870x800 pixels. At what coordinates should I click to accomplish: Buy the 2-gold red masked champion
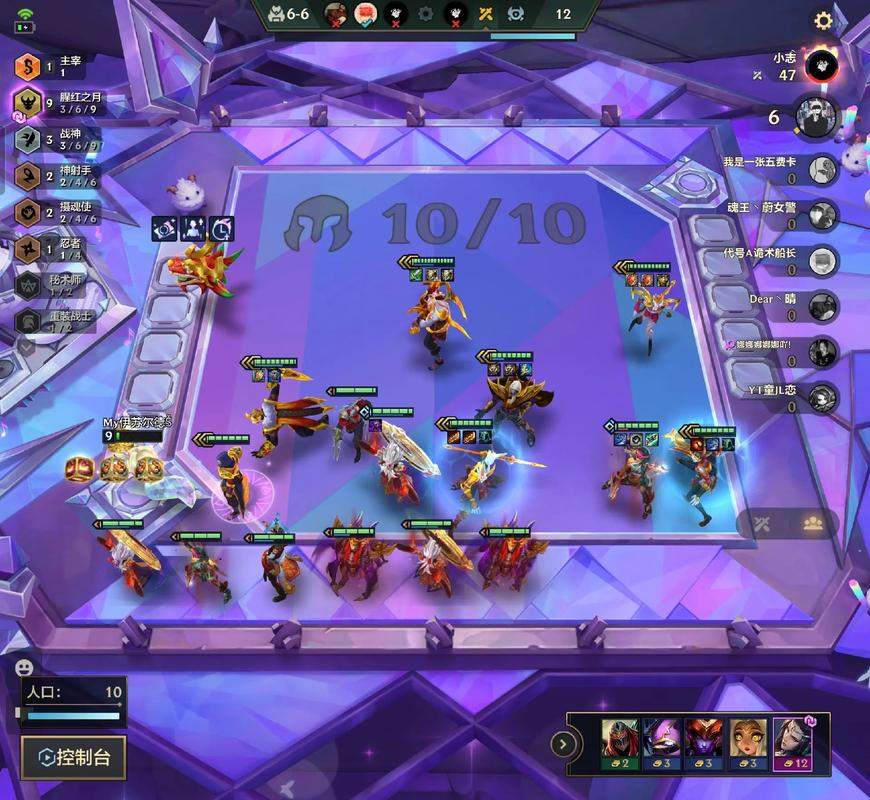coord(620,745)
